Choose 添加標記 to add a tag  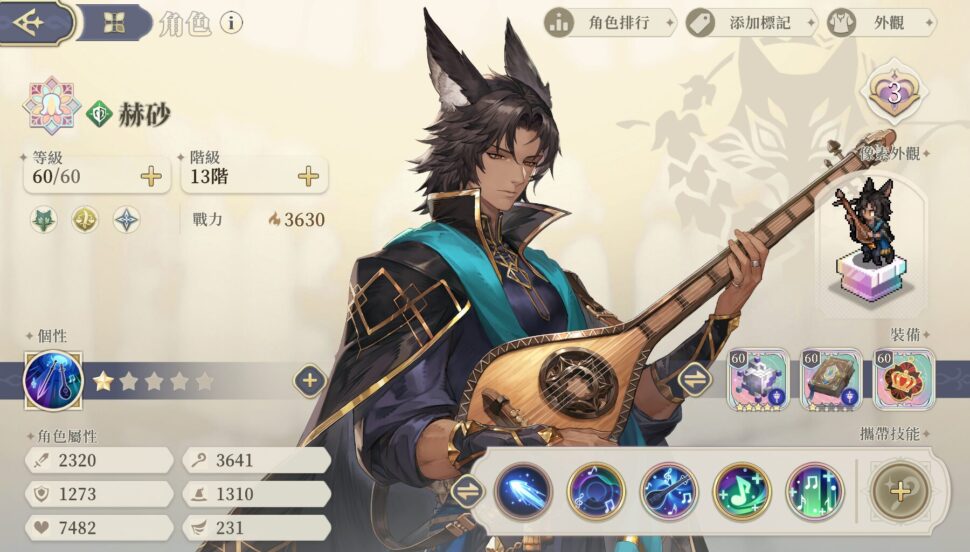751,22
